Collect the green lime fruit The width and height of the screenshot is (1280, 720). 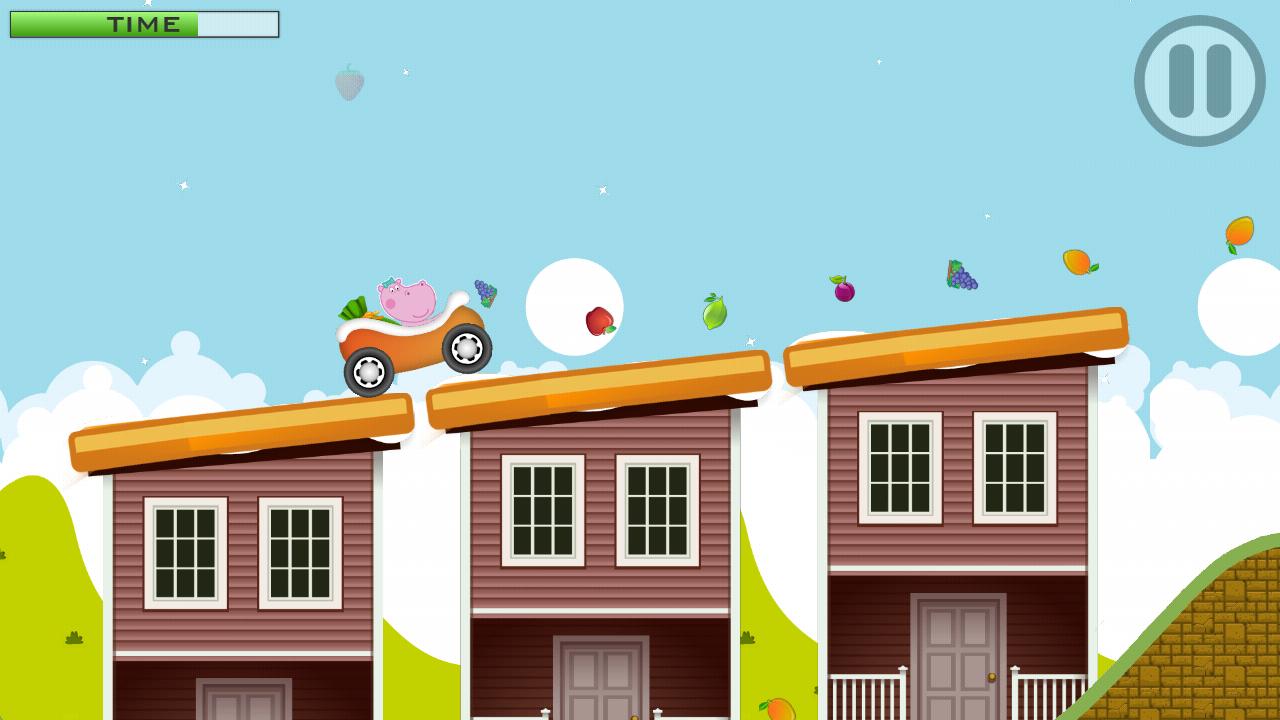pos(713,313)
